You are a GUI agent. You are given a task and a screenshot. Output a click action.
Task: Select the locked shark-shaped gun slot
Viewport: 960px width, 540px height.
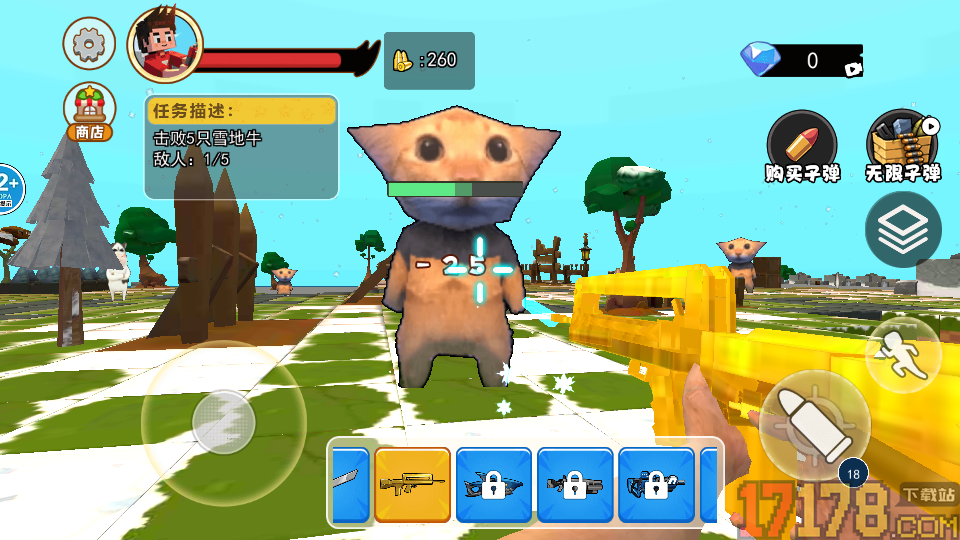(x=493, y=485)
